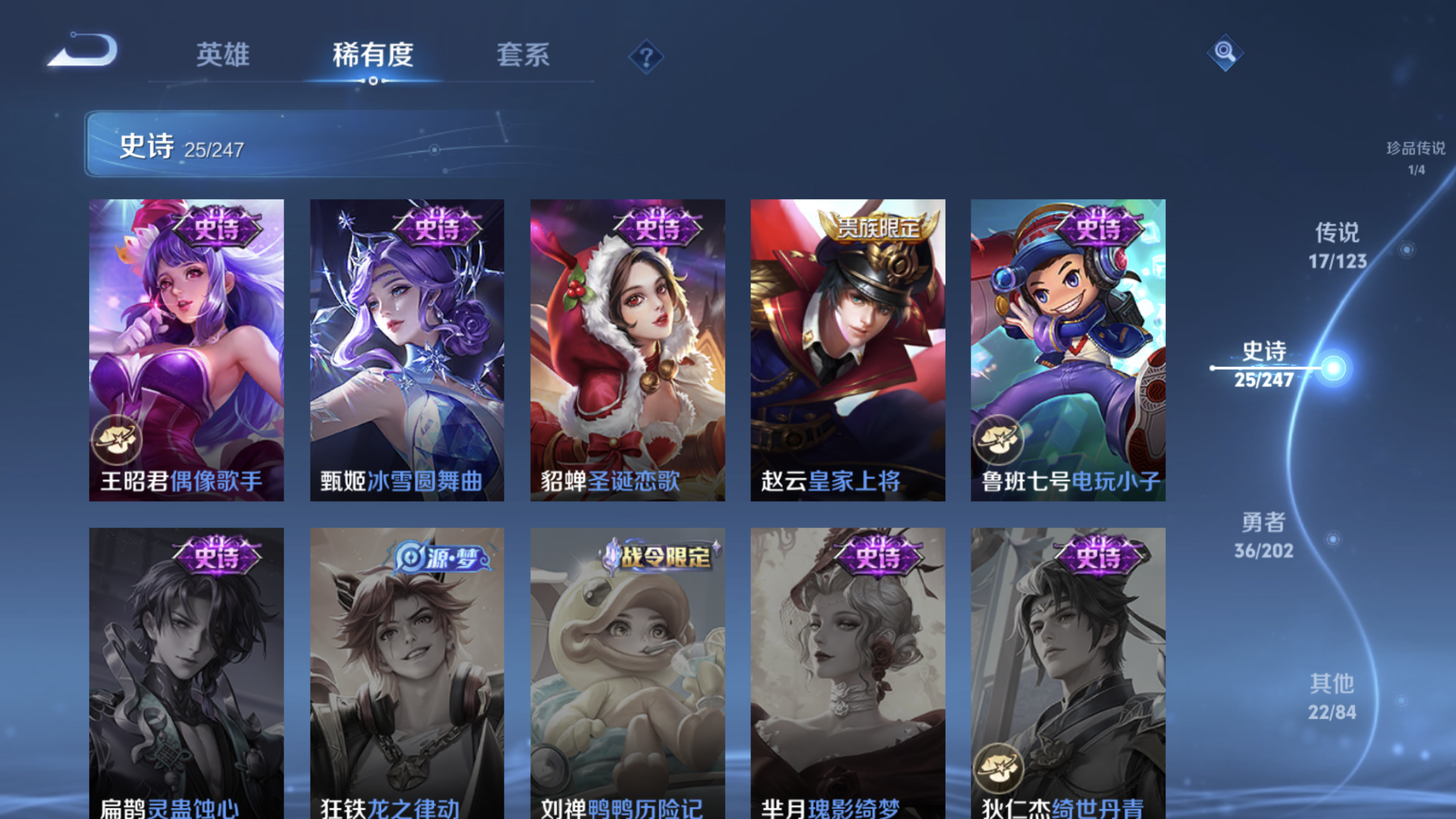This screenshot has height=819, width=1456.
Task: Open 王昭君 偶像歌手 skin card
Action: coord(187,349)
